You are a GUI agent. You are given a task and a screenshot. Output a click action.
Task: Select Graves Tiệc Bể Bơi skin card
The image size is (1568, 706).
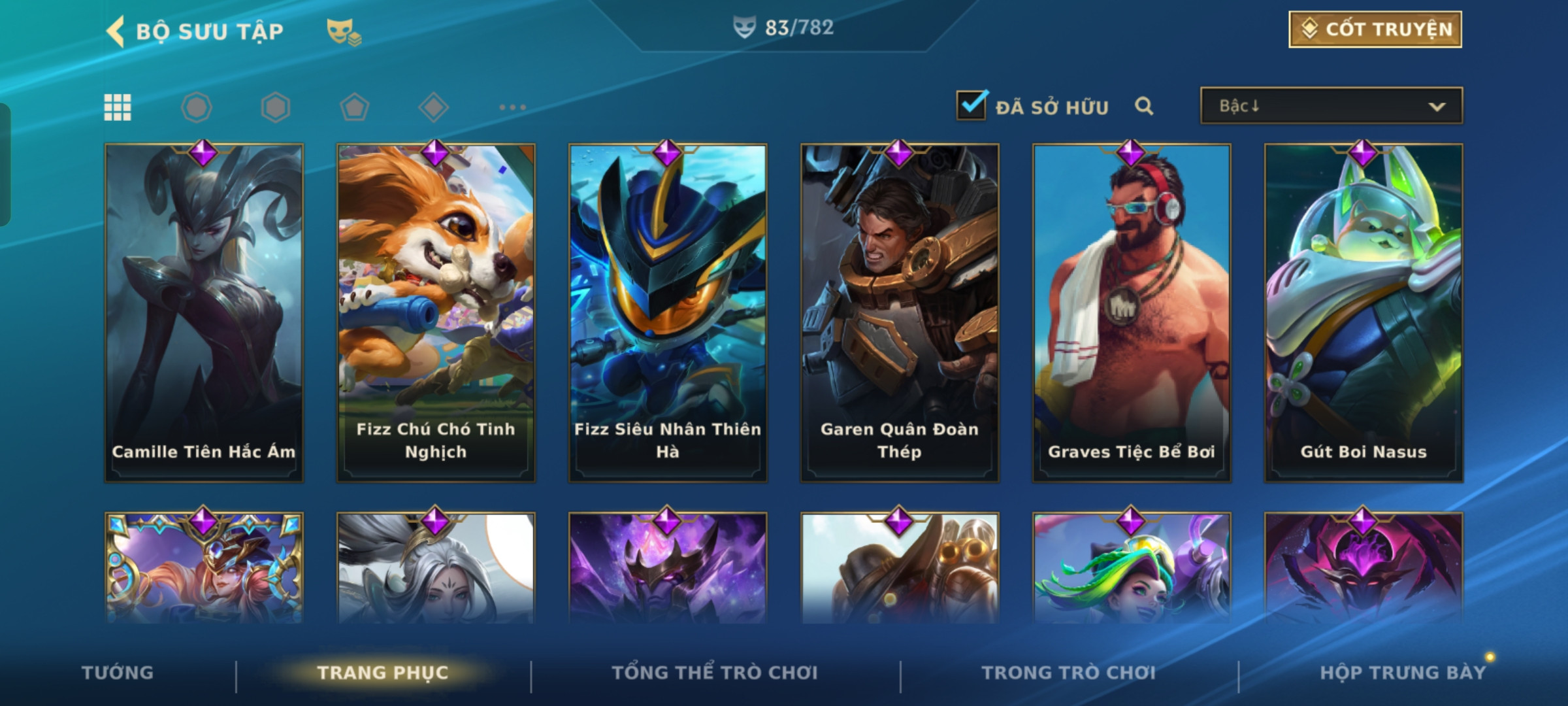tap(1132, 312)
